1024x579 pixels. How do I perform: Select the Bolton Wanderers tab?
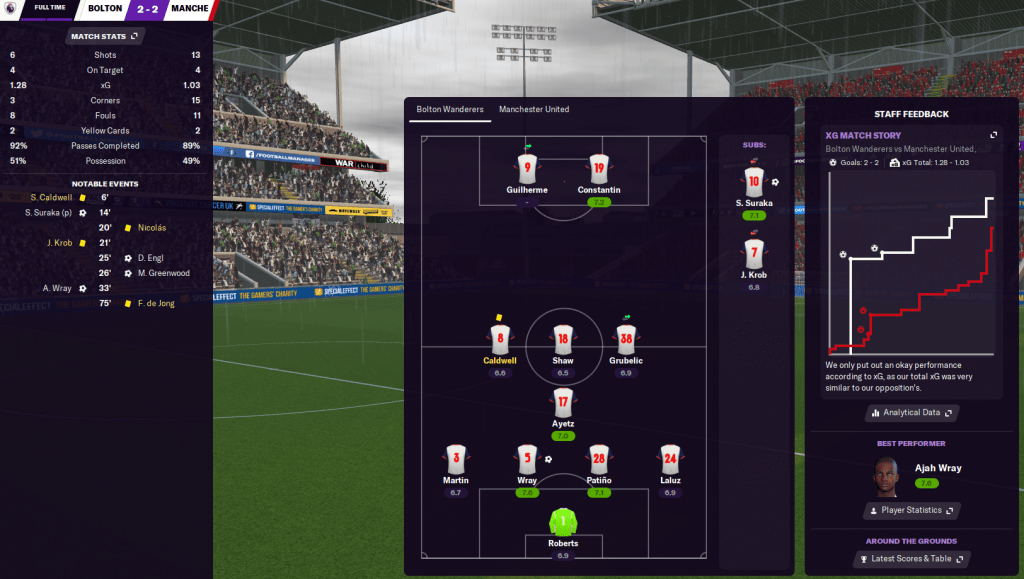pyautogui.click(x=450, y=109)
